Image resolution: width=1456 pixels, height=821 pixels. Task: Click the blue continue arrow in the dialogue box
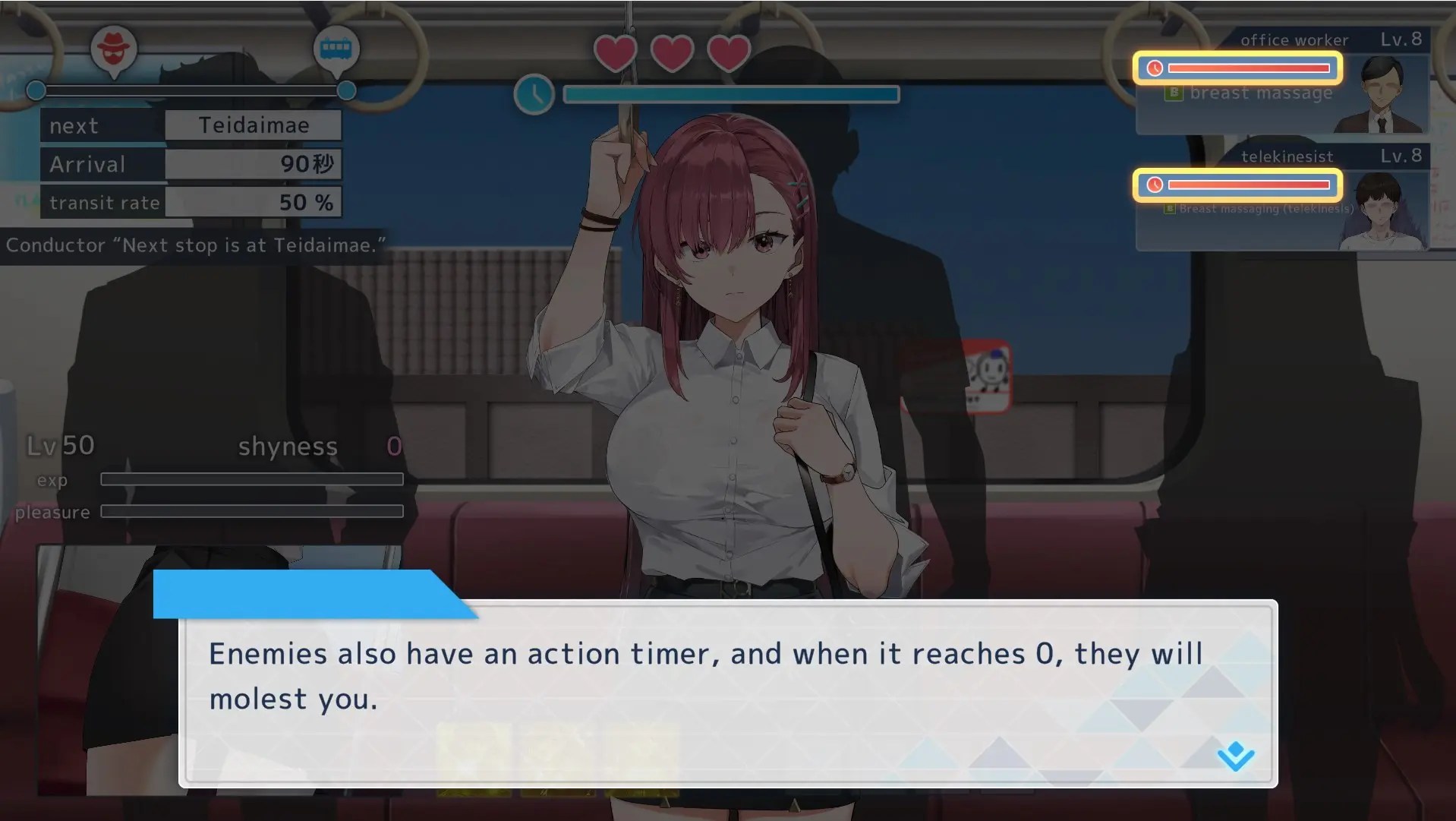click(1235, 756)
